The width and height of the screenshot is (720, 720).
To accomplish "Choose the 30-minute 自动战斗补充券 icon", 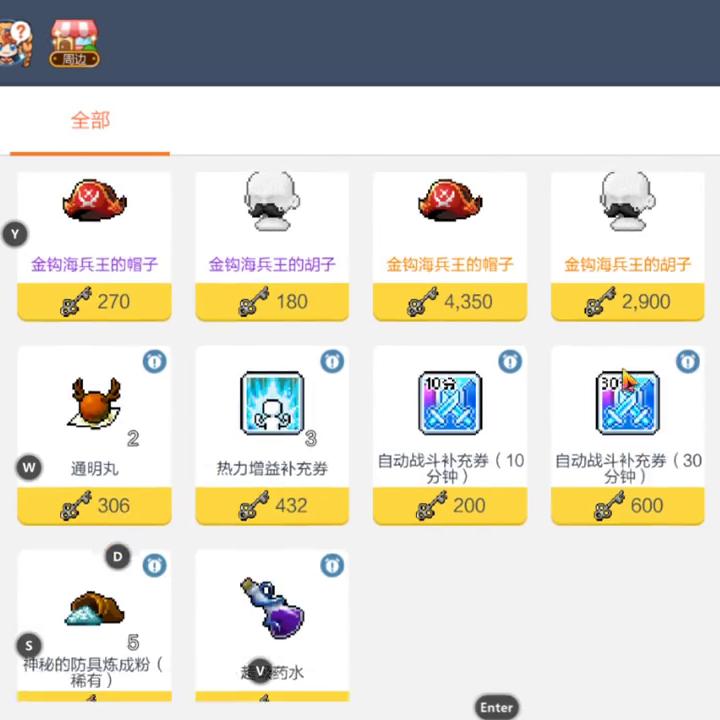I will [628, 404].
